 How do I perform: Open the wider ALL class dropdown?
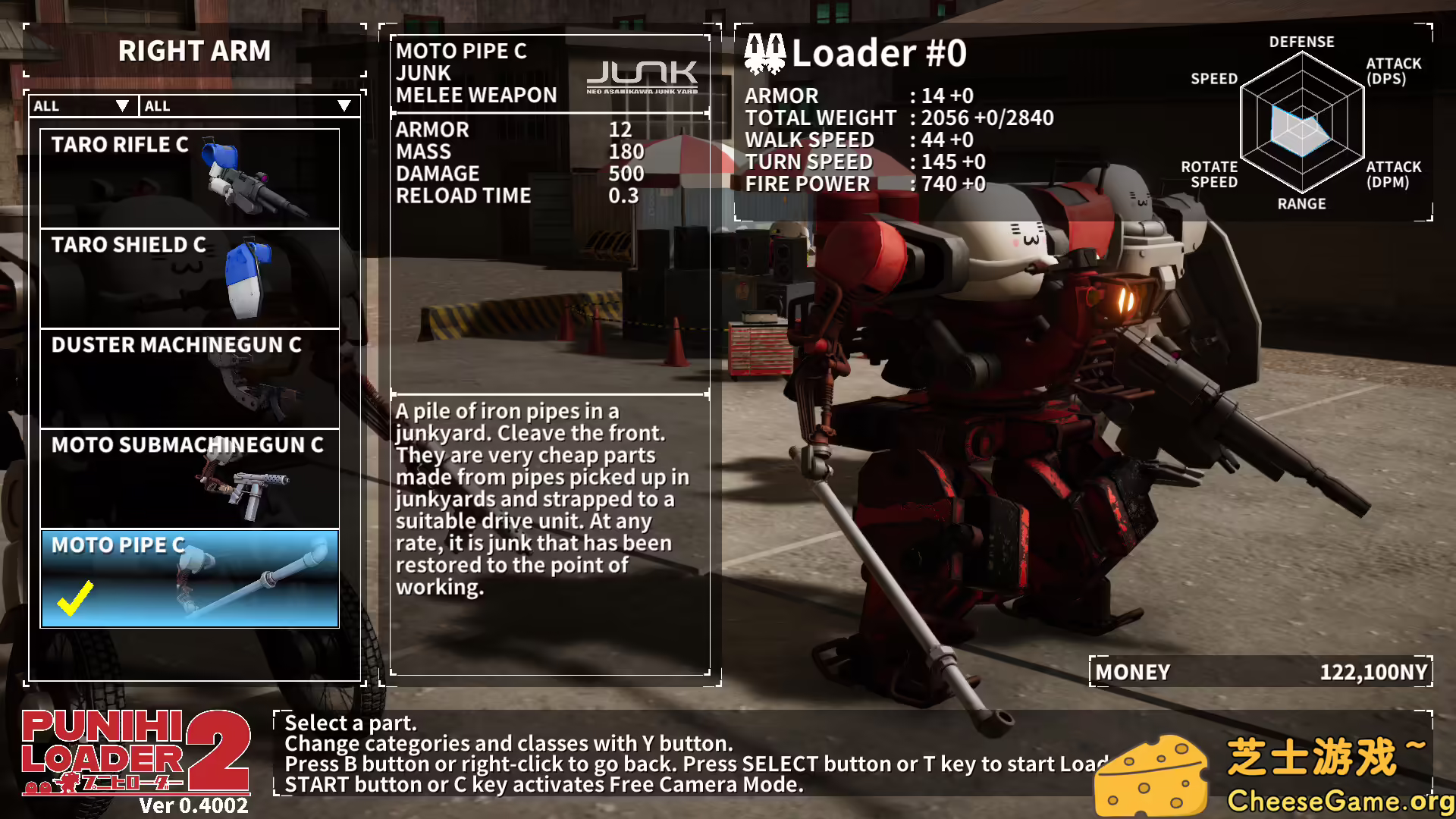(248, 106)
